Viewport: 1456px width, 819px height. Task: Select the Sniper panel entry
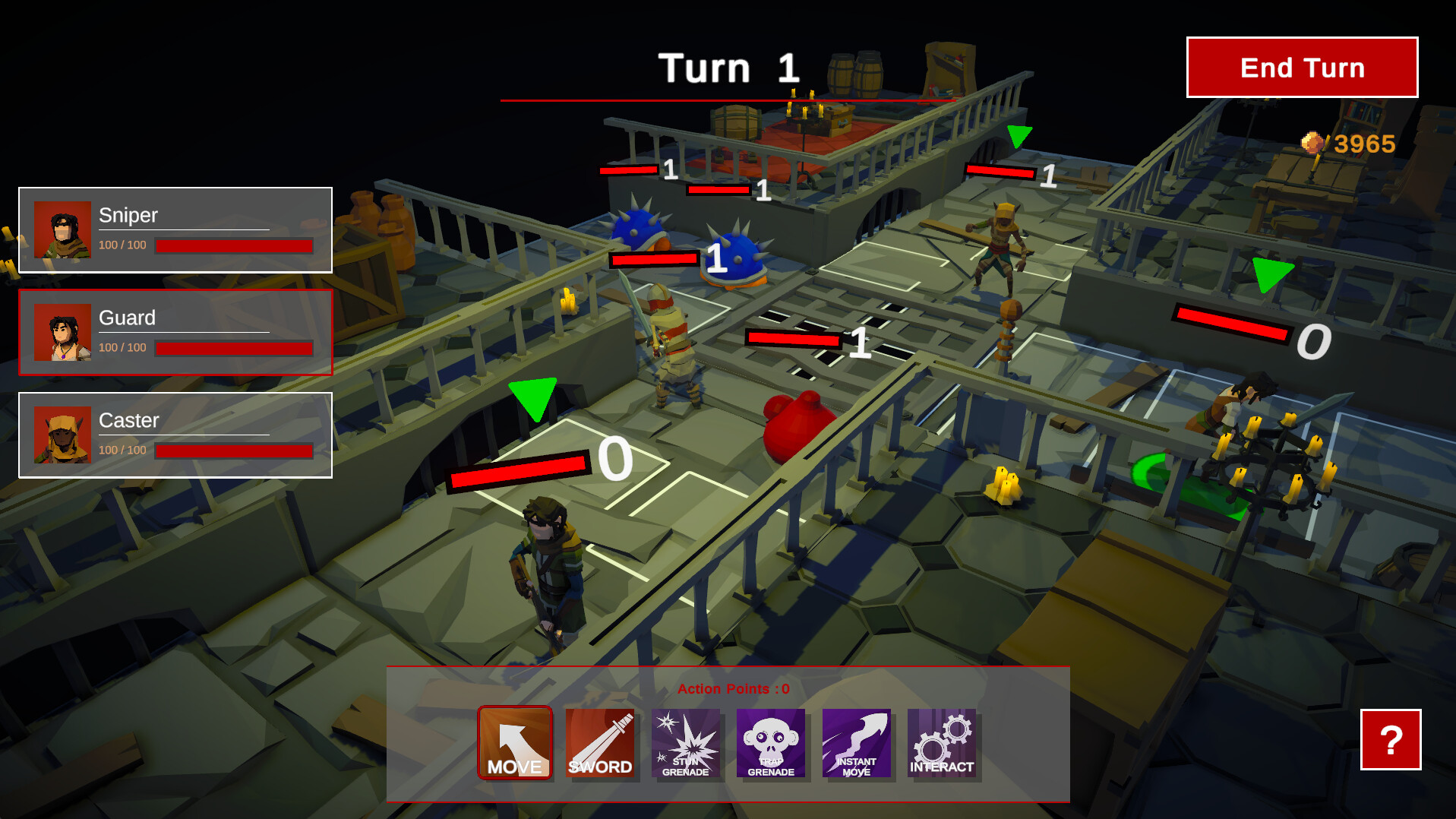coord(176,229)
